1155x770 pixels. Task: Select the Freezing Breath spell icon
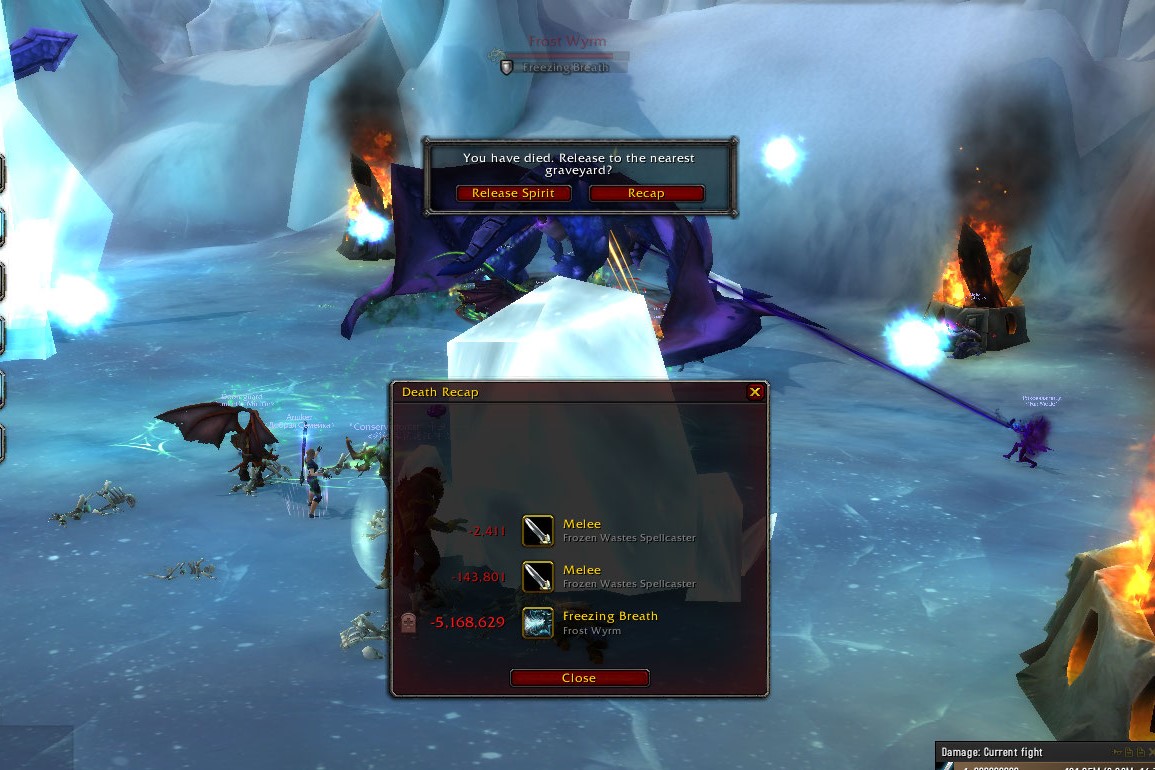(x=538, y=623)
